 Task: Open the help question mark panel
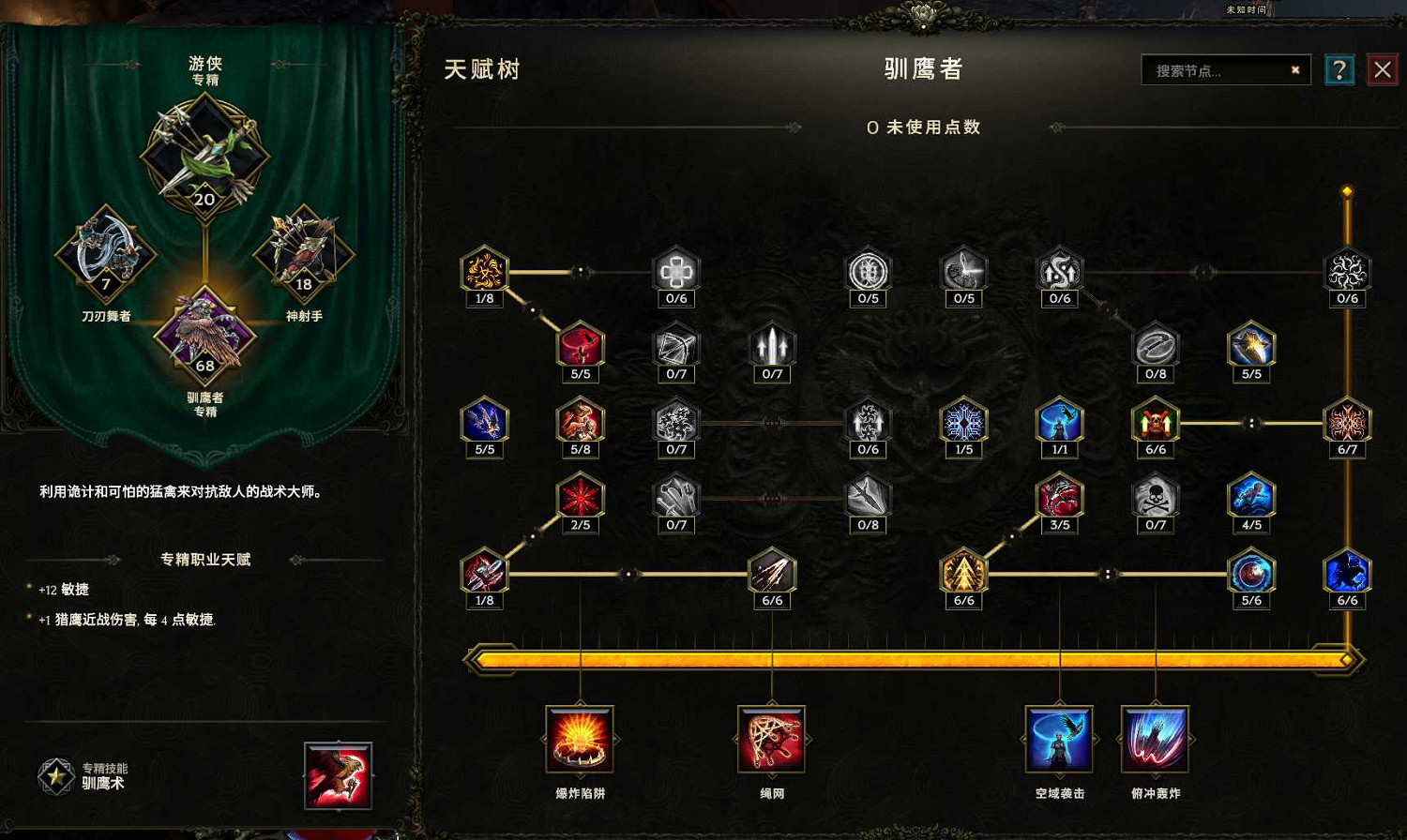click(1340, 70)
